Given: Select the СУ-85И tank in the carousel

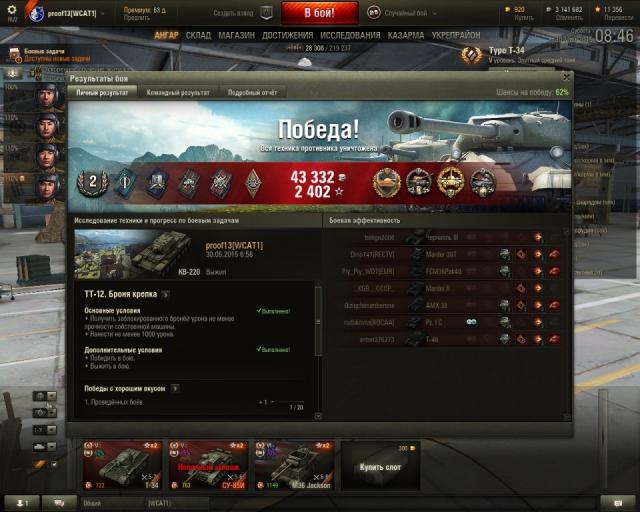Looking at the screenshot, I should point(205,467).
